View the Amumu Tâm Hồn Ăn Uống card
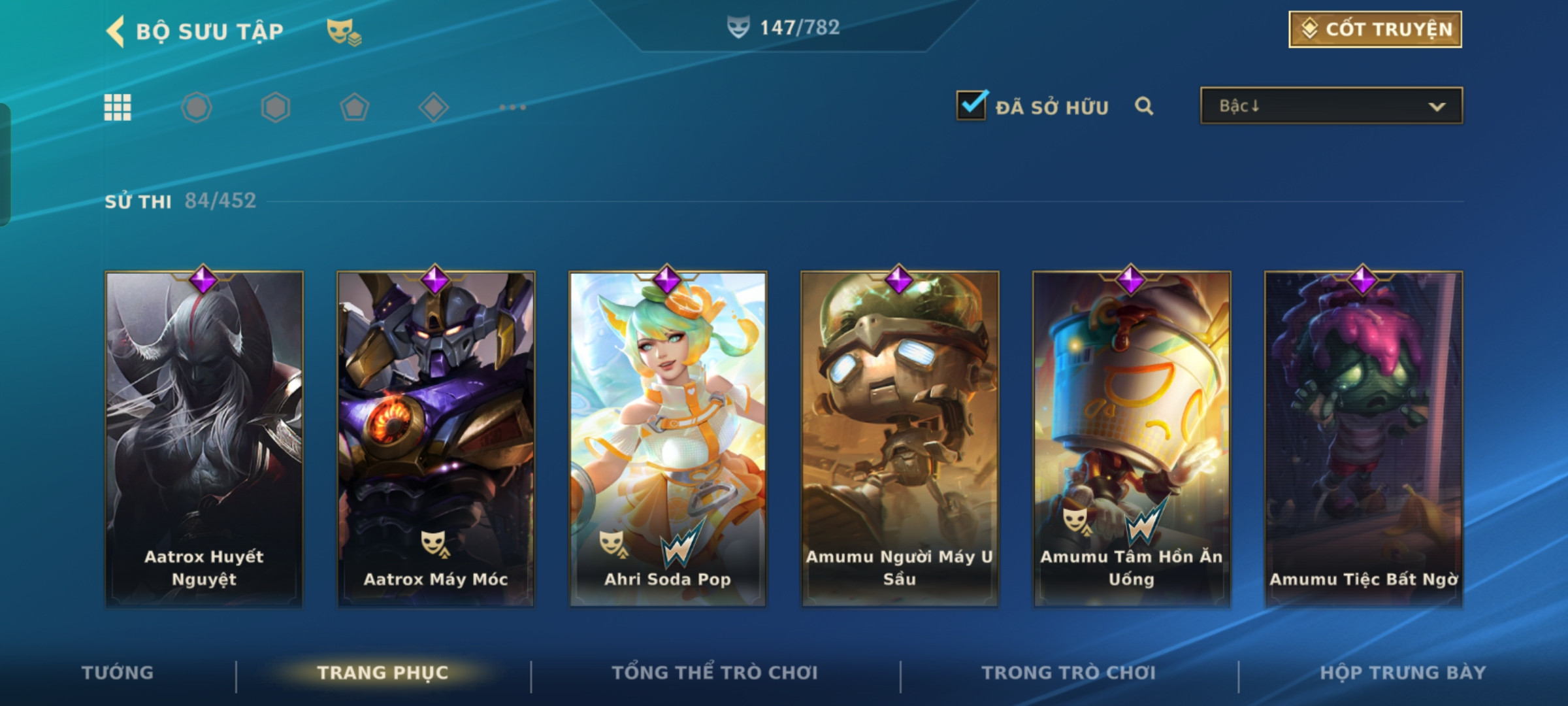 tap(1132, 439)
